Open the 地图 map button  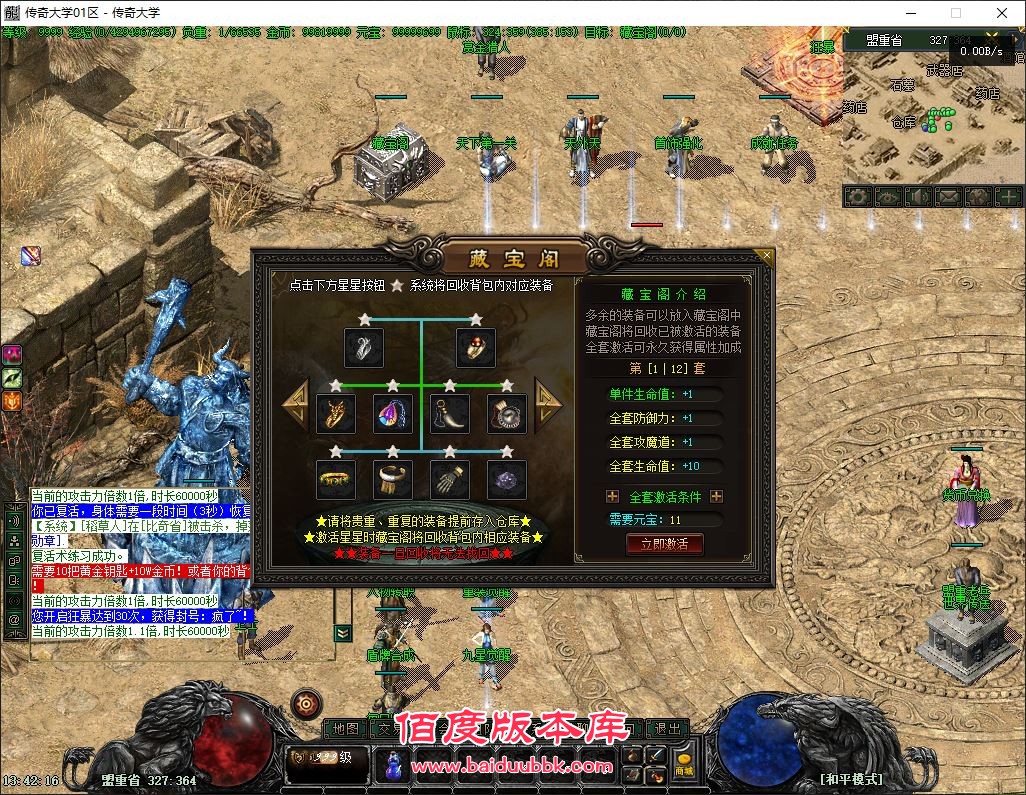point(345,729)
